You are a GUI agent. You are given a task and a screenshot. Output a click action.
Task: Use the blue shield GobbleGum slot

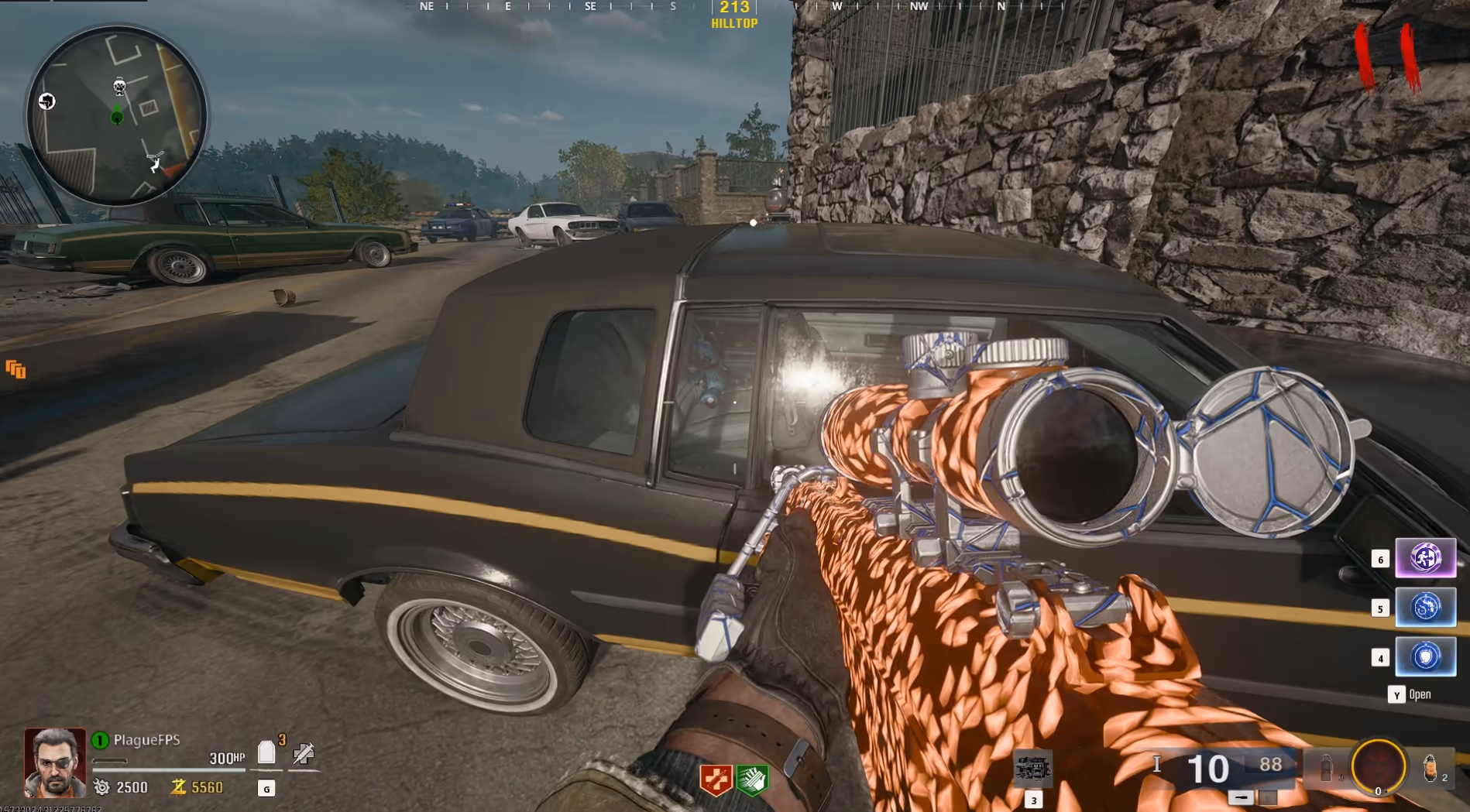pos(1425,656)
